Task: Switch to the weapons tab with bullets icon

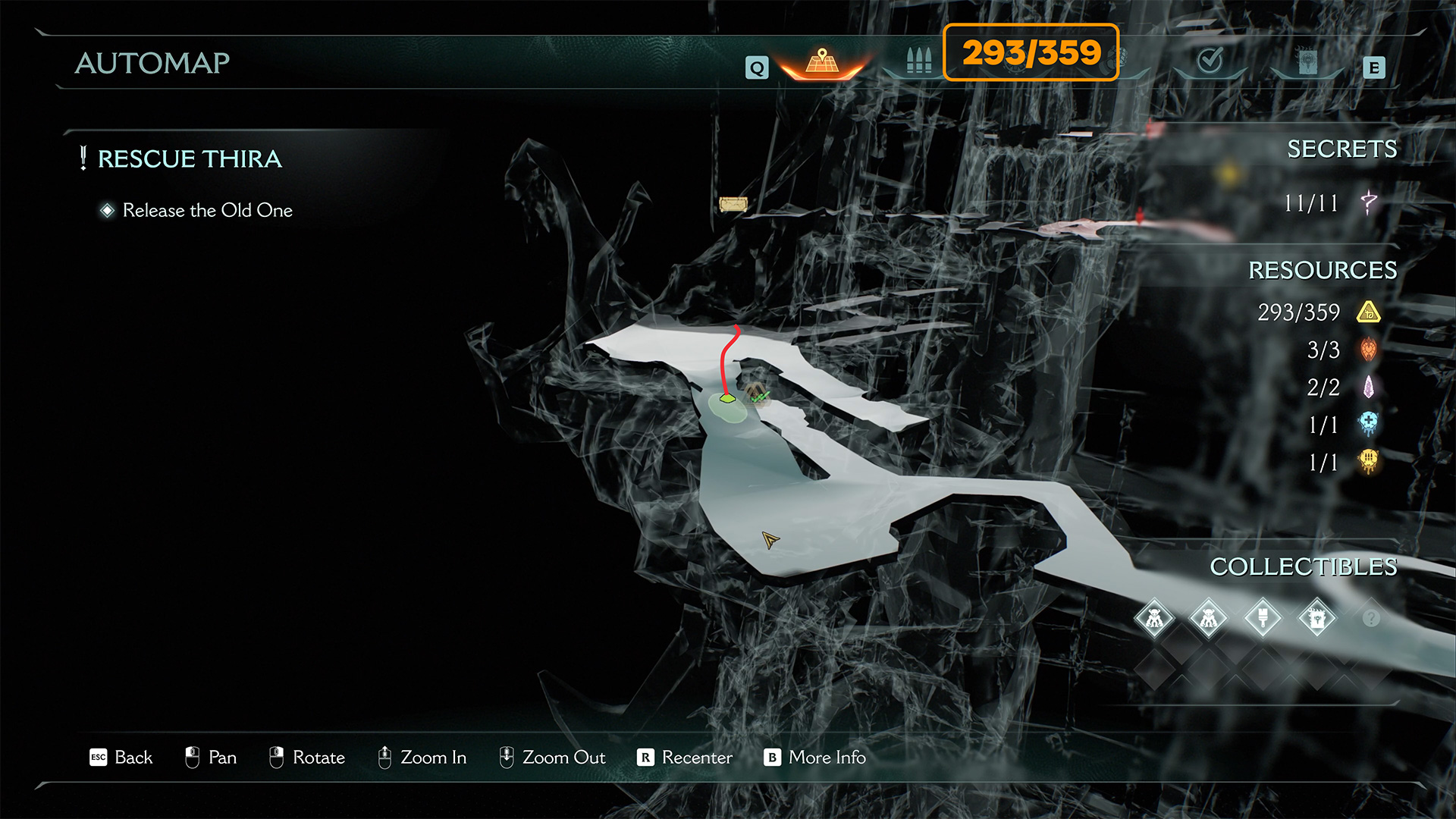Action: pyautogui.click(x=918, y=61)
